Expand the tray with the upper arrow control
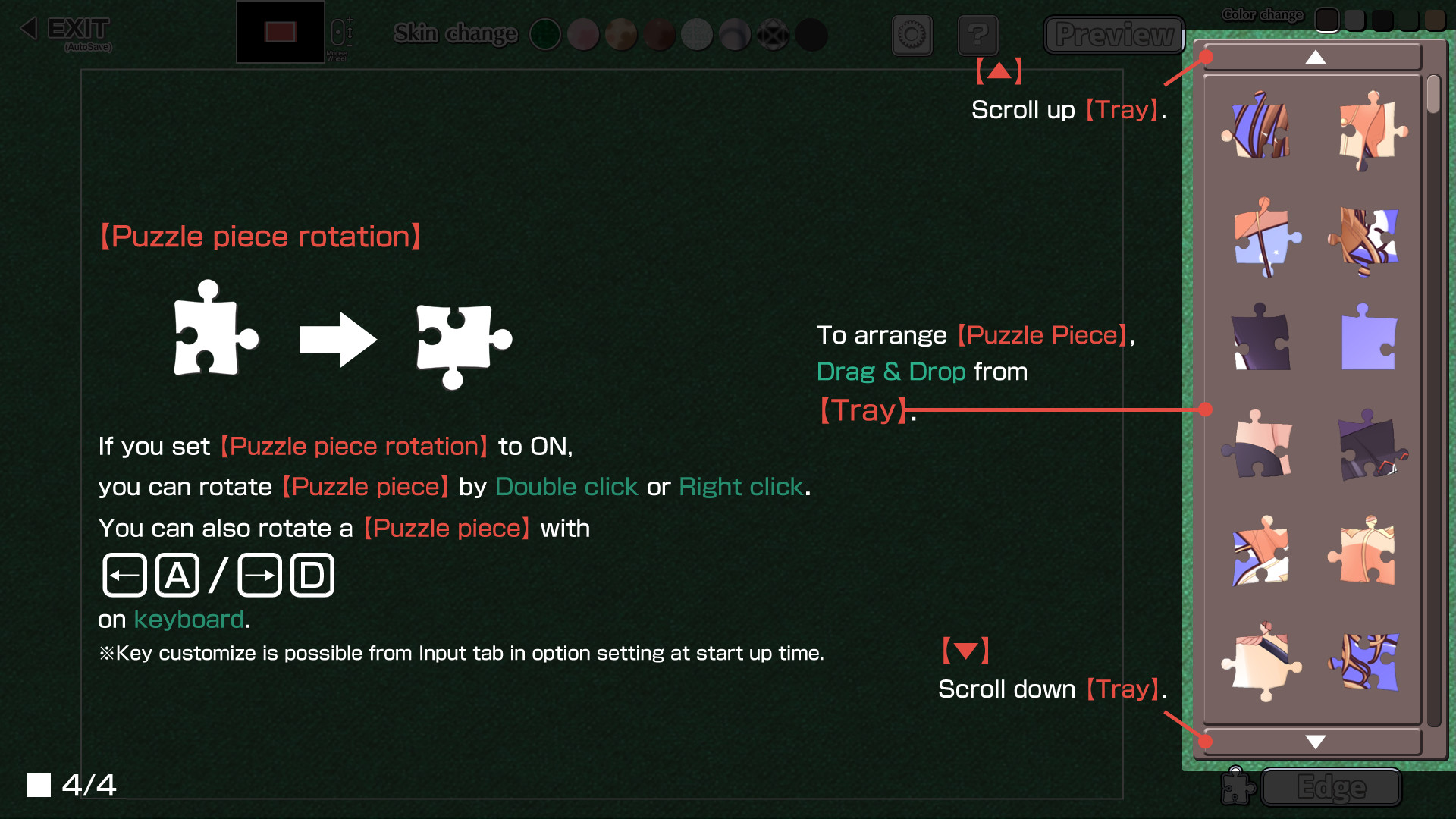The width and height of the screenshot is (1456, 819). point(1314,58)
